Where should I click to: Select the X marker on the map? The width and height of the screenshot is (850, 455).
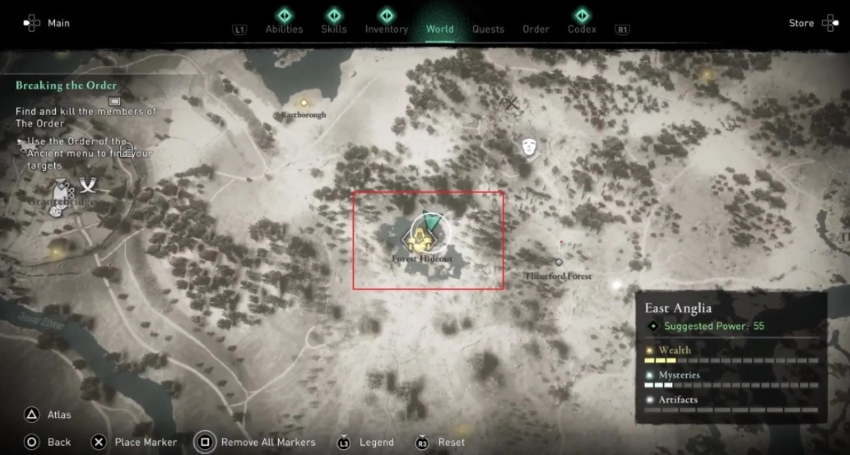pos(512,103)
